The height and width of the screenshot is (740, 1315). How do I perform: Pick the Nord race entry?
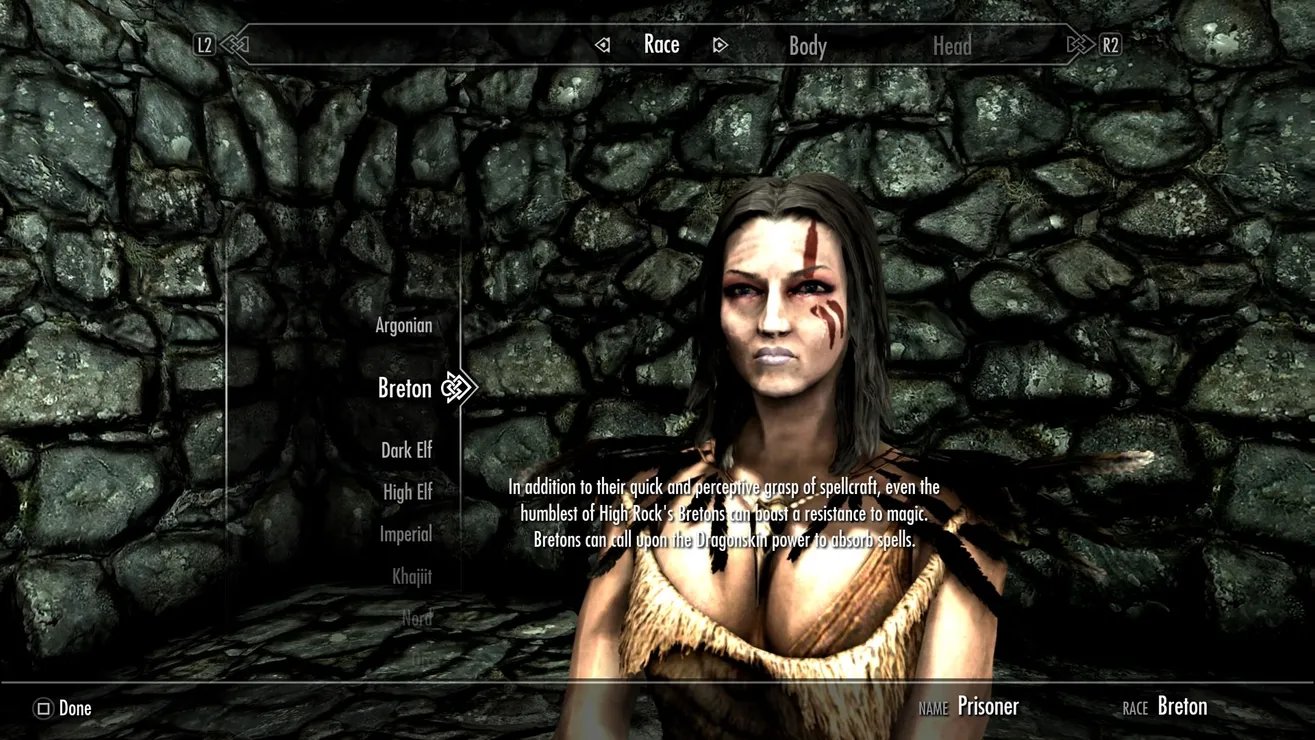click(417, 619)
